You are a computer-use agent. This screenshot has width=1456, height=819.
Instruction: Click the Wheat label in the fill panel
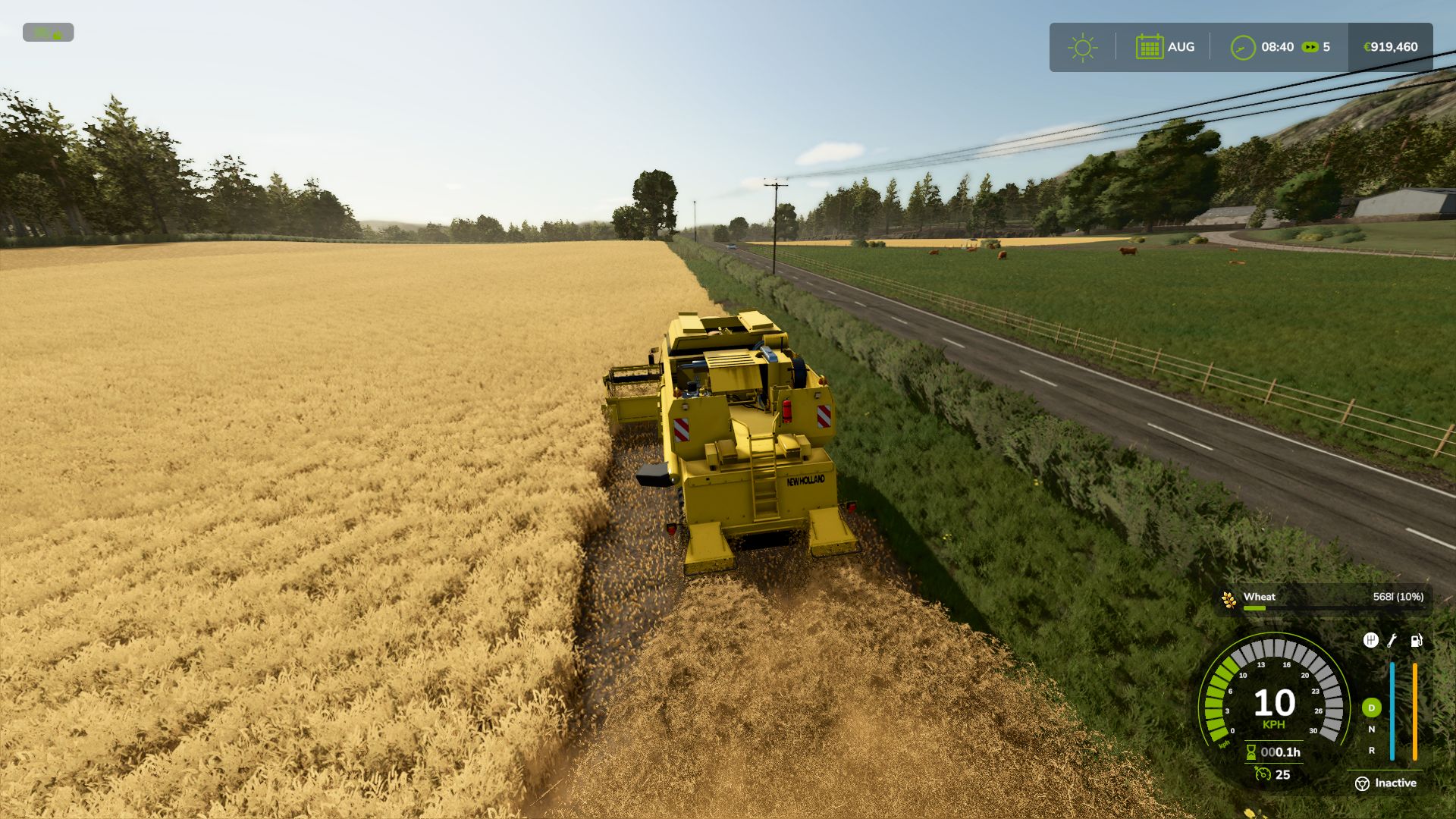1260,597
